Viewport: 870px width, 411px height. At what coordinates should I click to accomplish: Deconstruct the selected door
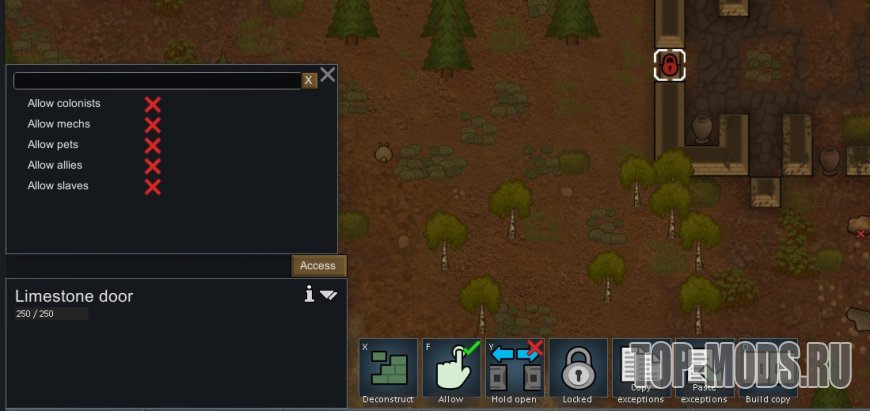[388, 368]
